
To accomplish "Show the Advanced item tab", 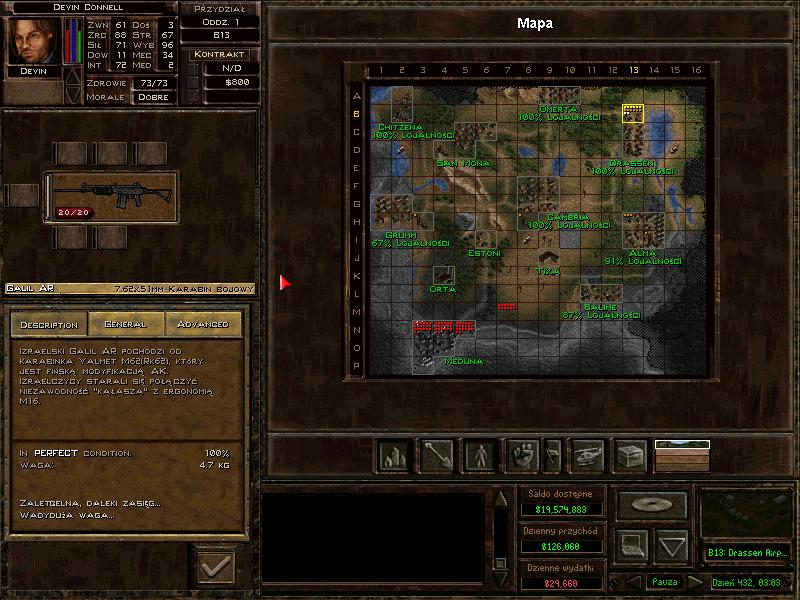I will (x=202, y=324).
